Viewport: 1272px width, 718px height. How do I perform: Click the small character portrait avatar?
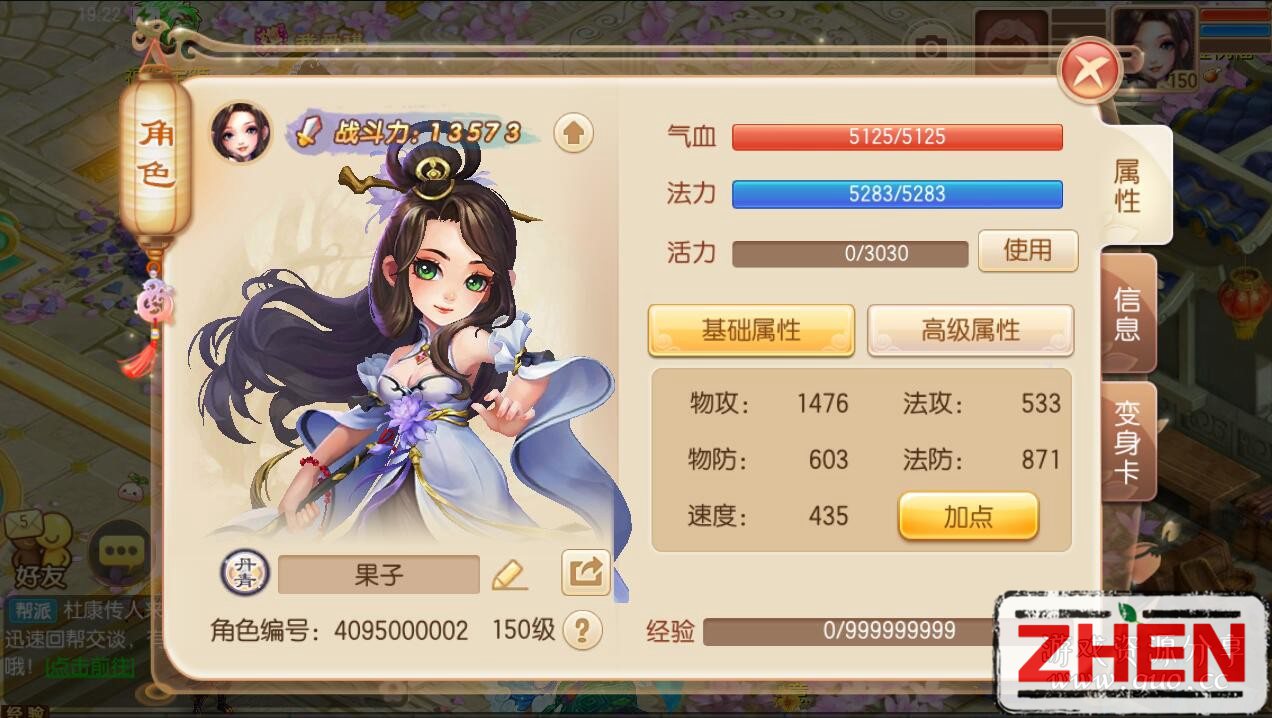pos(241,132)
